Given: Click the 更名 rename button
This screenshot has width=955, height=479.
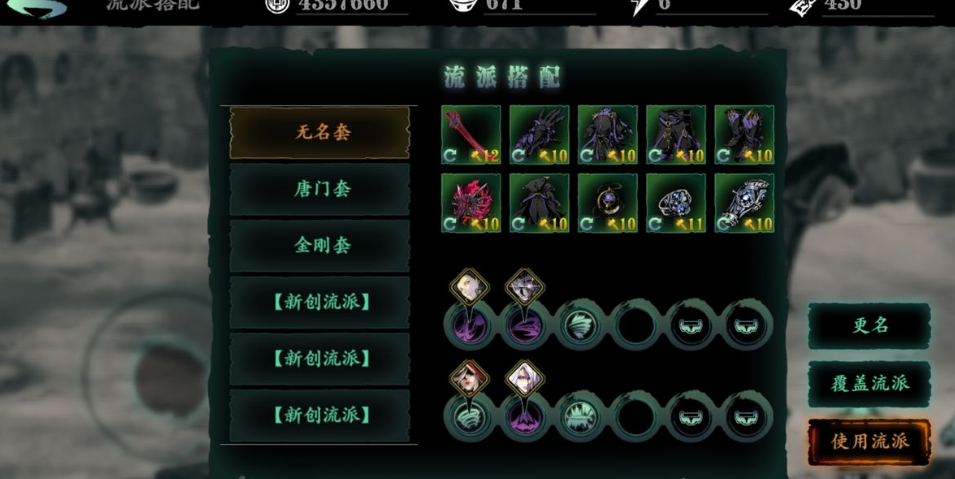Looking at the screenshot, I should (869, 326).
